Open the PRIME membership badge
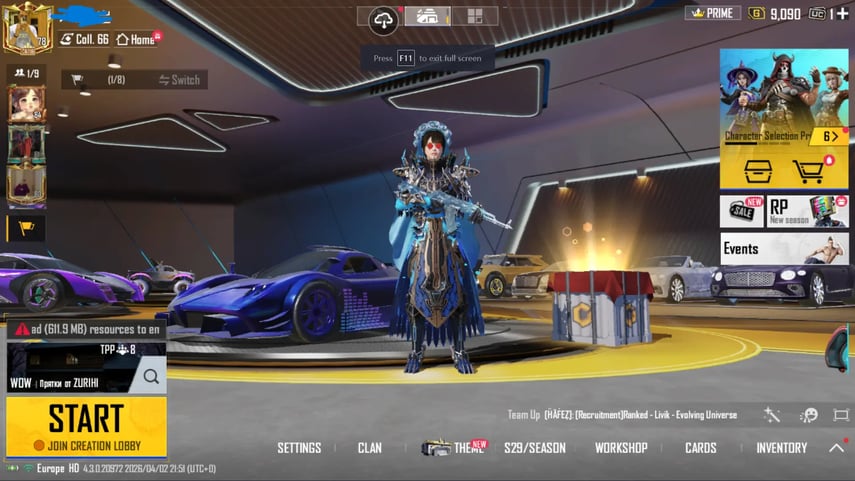This screenshot has width=855, height=481. pyautogui.click(x=712, y=13)
